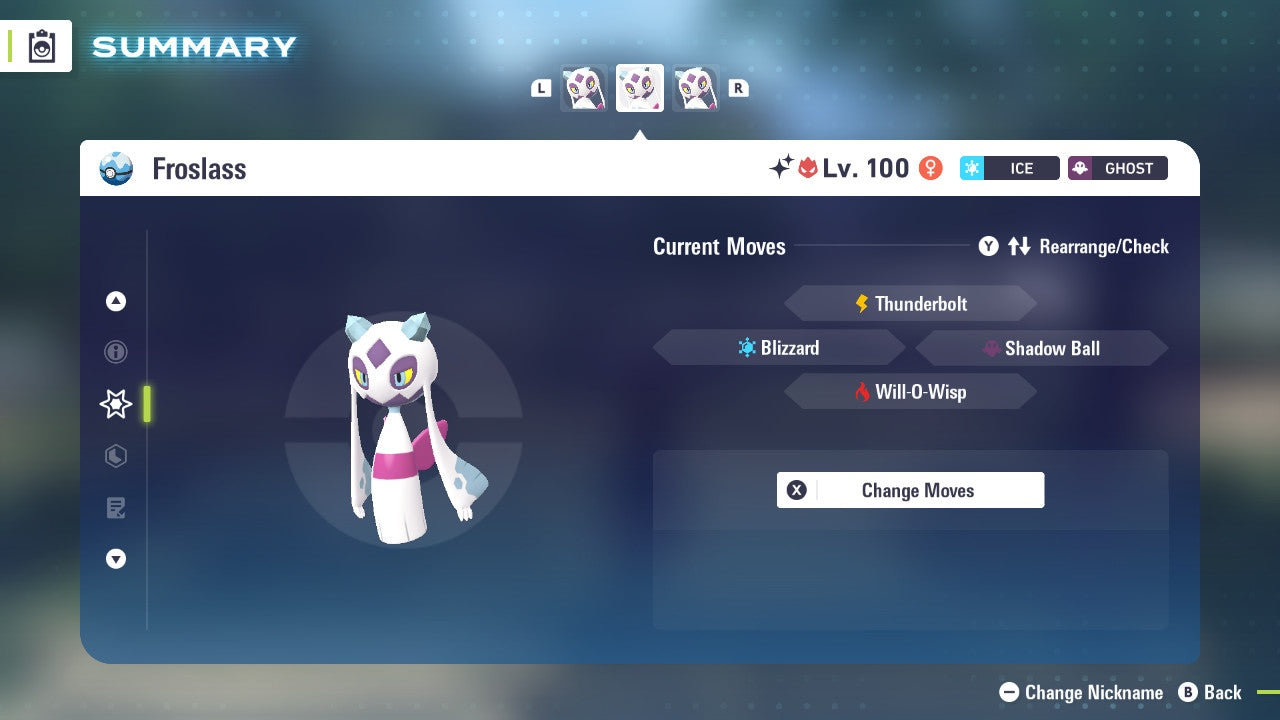Viewport: 1280px width, 720px height.
Task: Click the down arrow below the sidebar icons
Action: [x=115, y=559]
